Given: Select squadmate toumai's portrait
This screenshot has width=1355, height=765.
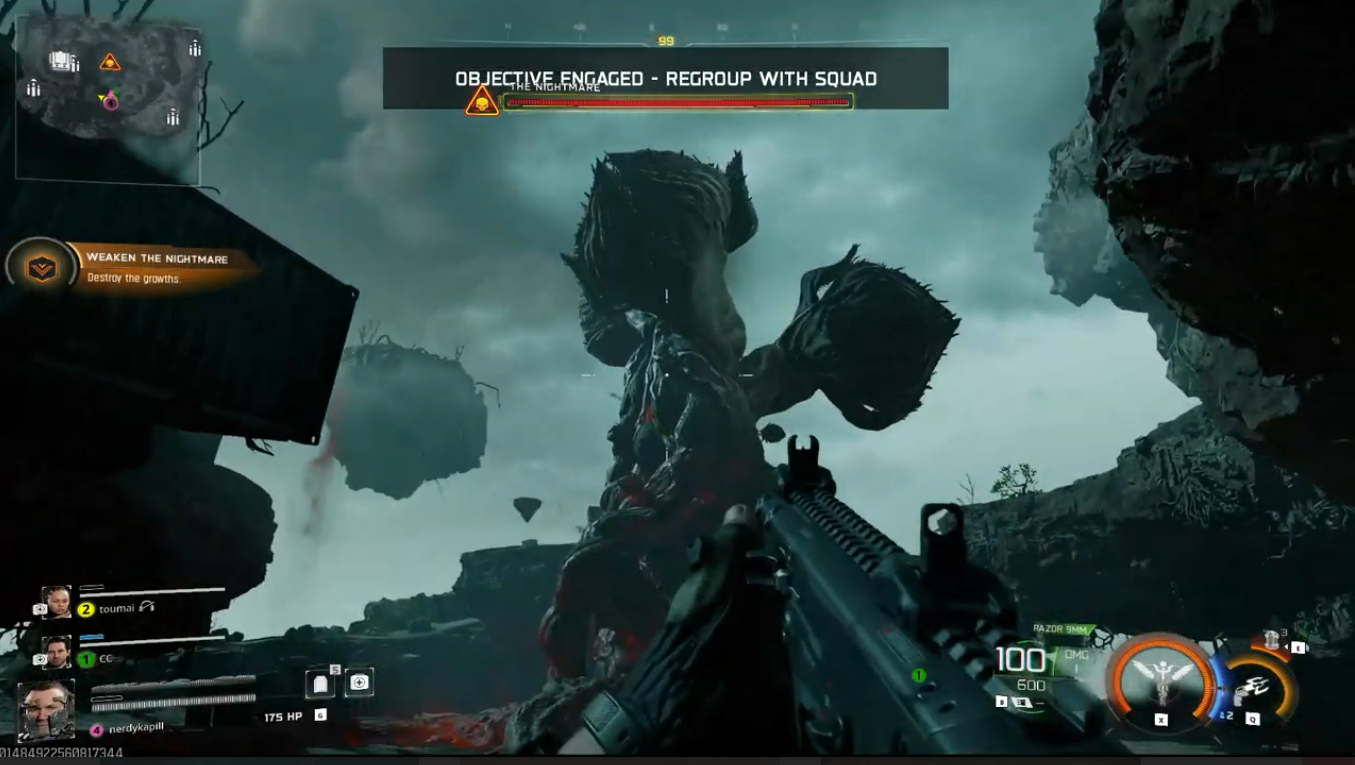Looking at the screenshot, I should pos(56,602).
